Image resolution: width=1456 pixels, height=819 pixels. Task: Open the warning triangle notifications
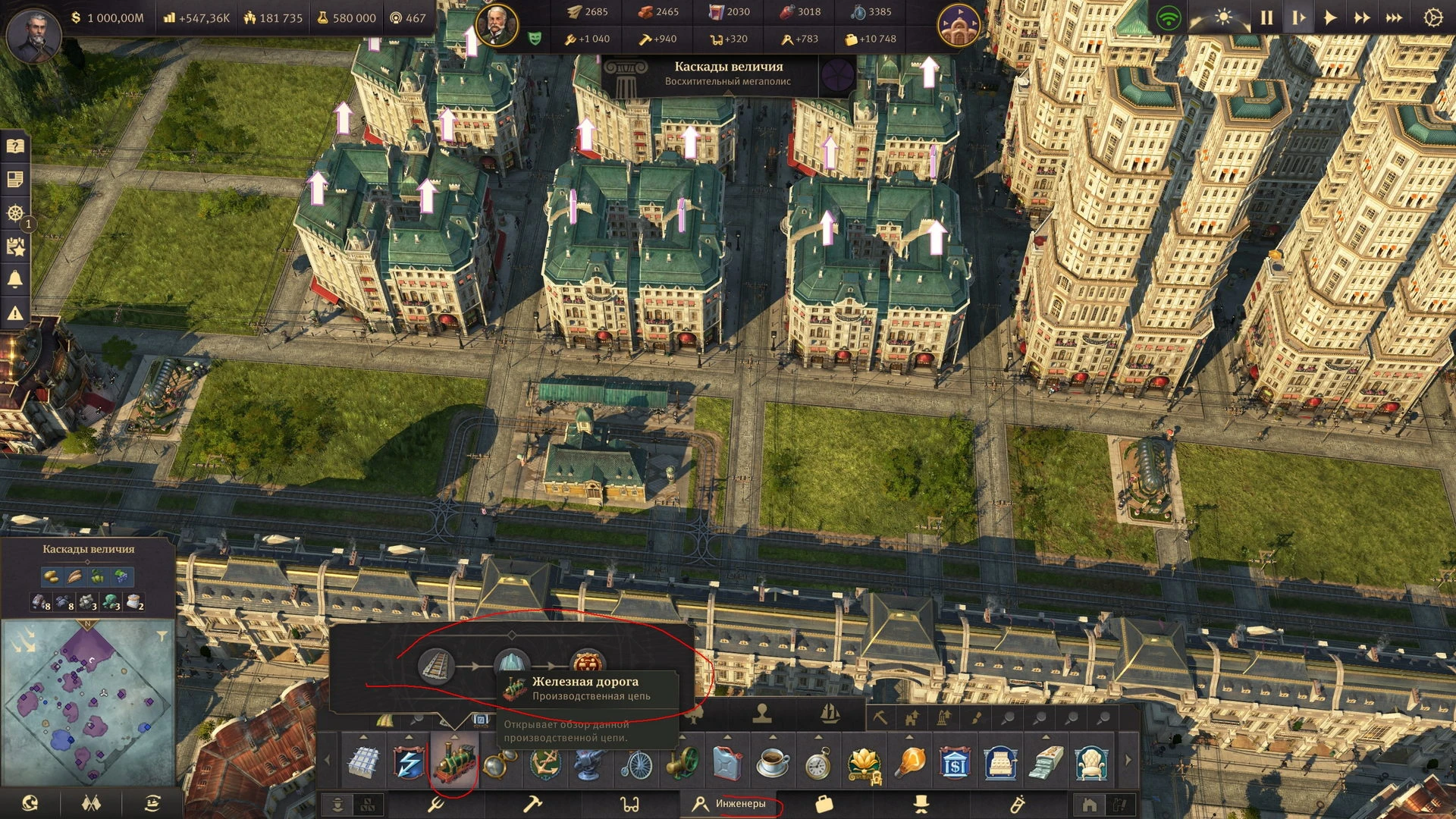click(x=15, y=312)
